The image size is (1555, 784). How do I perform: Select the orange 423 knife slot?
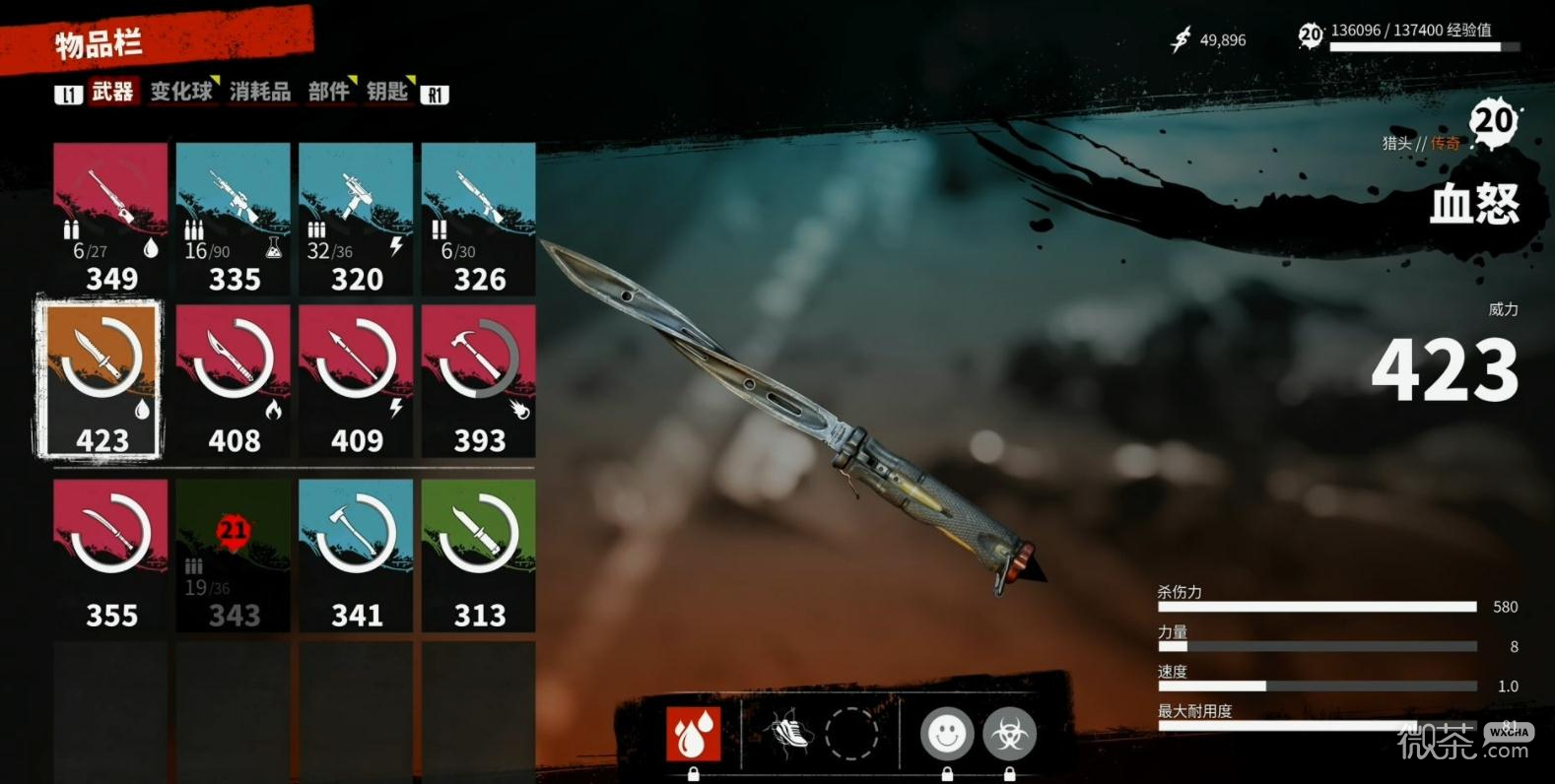100,379
